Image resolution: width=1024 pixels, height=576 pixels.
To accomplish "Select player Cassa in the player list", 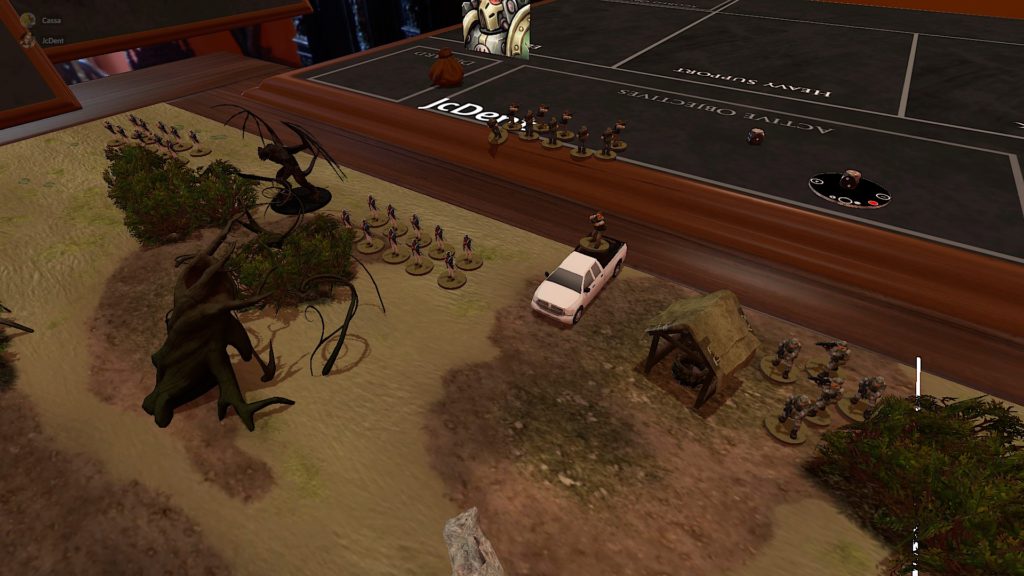I will [50, 20].
